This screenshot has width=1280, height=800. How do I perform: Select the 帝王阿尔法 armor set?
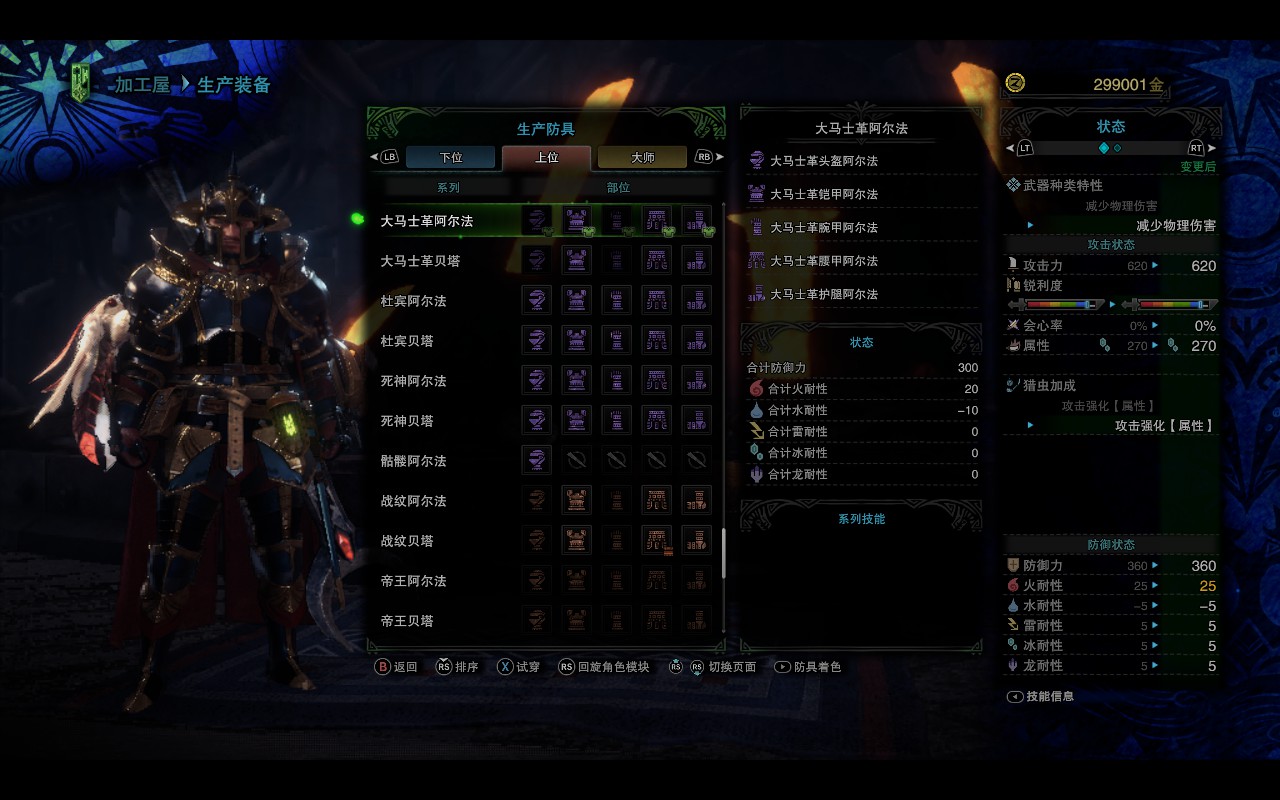[x=413, y=581]
